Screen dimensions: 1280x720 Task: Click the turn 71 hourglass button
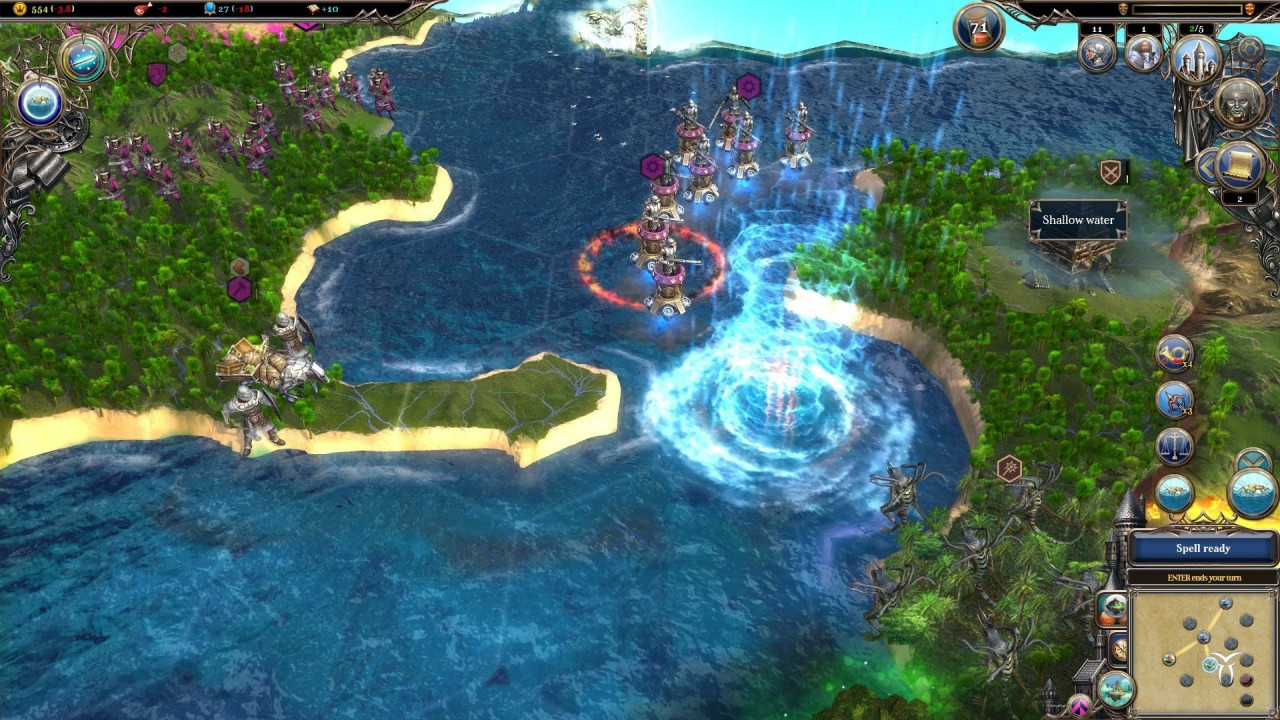[x=979, y=28]
